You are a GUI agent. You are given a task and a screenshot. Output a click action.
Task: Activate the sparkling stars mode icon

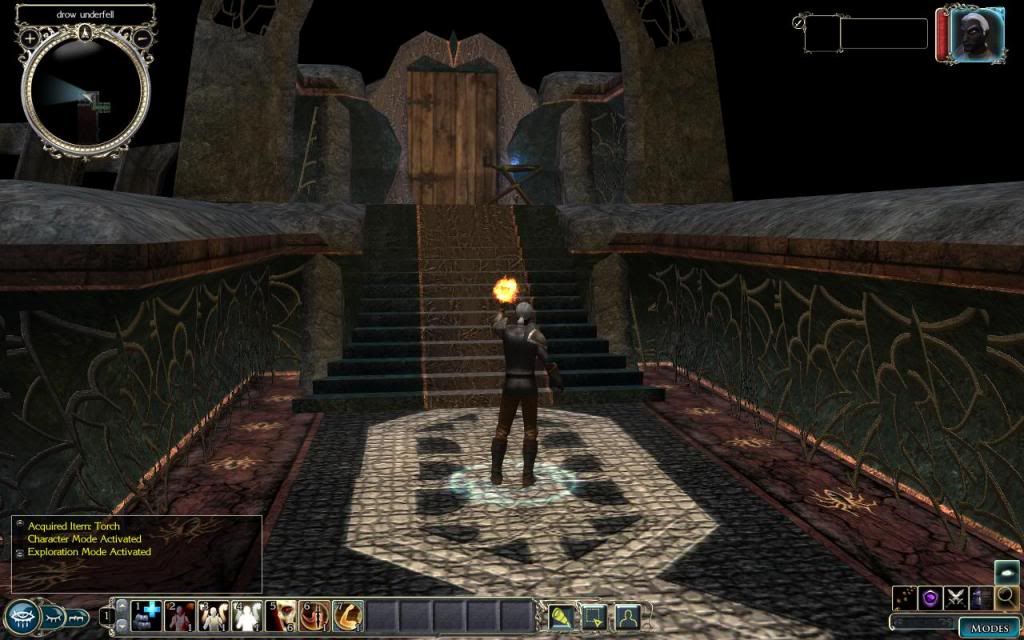click(905, 597)
